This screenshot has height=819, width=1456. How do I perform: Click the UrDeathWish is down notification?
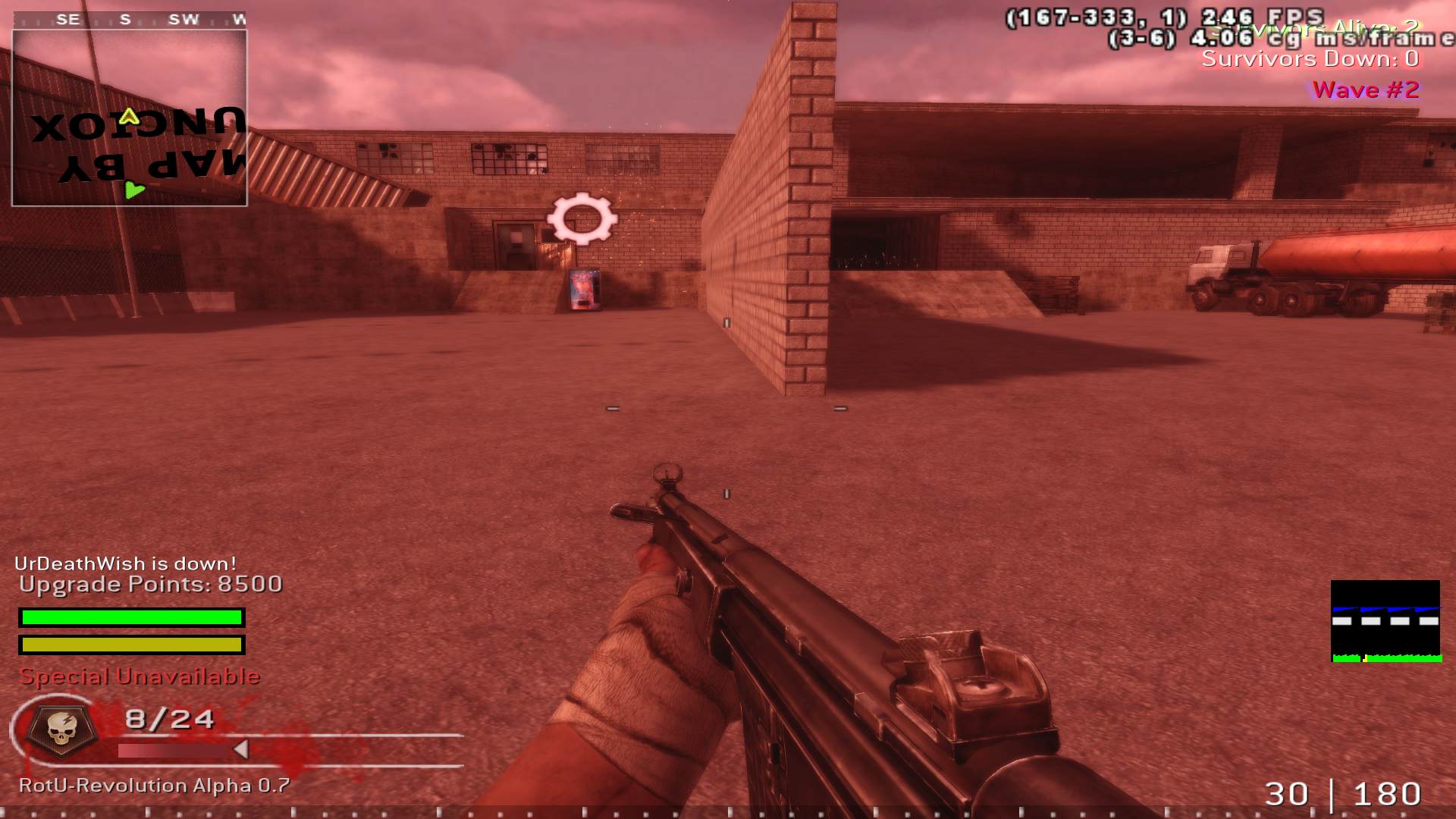[x=125, y=564]
